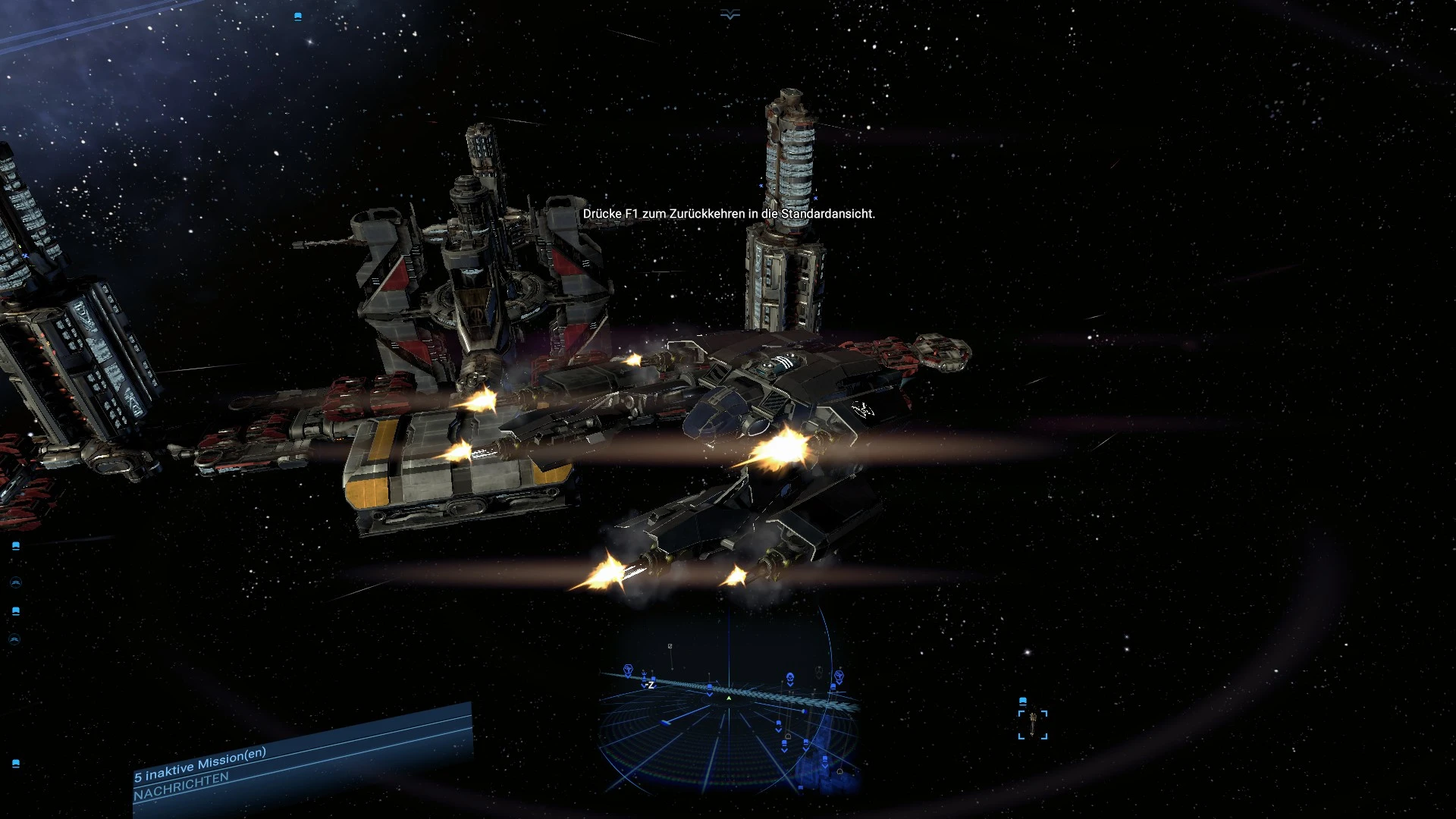Click the lower crew member icon on the left edge

(14, 638)
